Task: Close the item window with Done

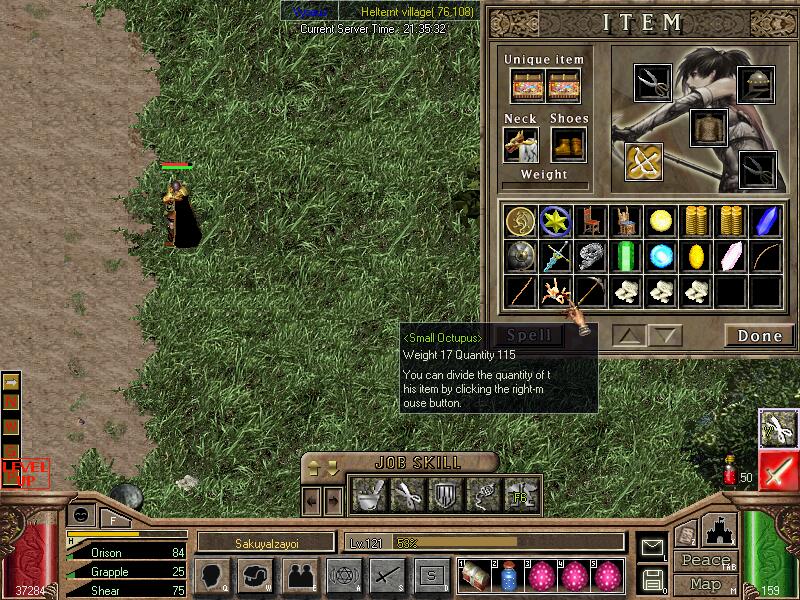Action: [759, 336]
